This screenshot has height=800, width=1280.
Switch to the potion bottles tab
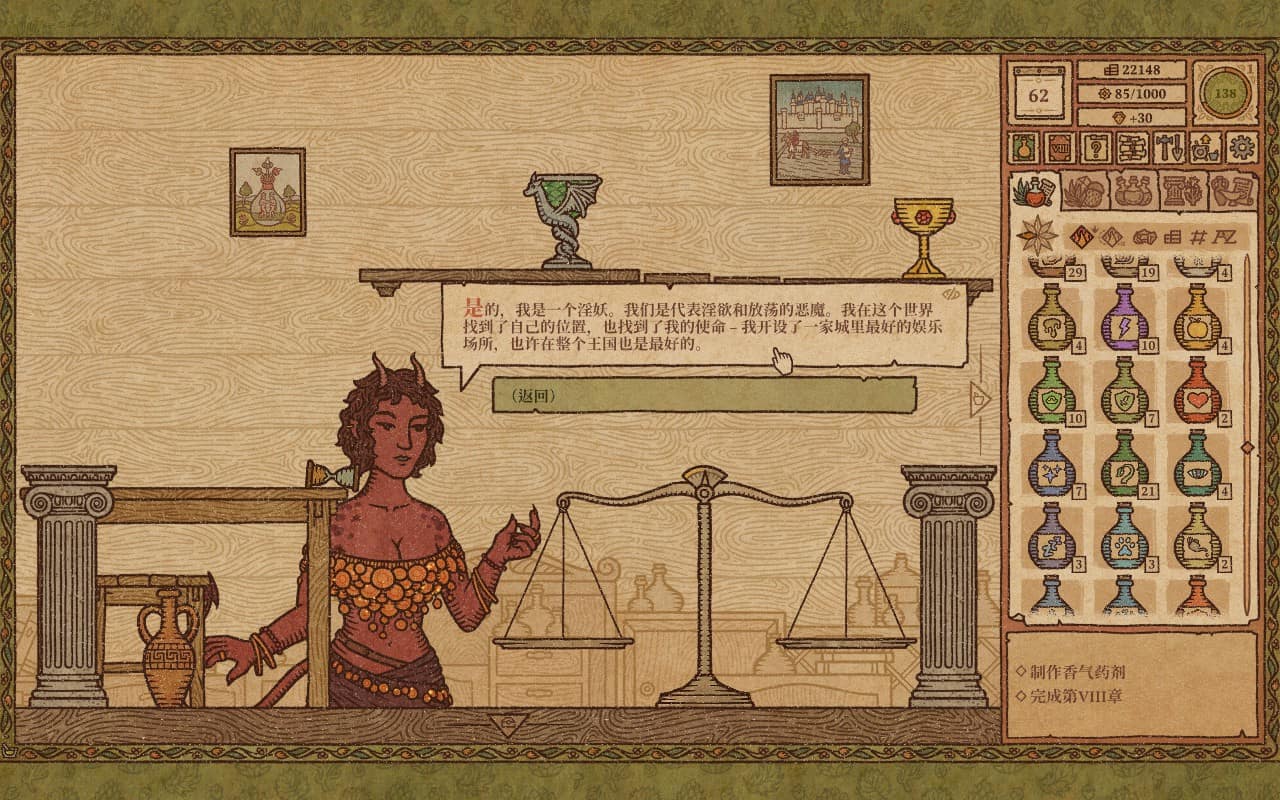coord(1133,190)
